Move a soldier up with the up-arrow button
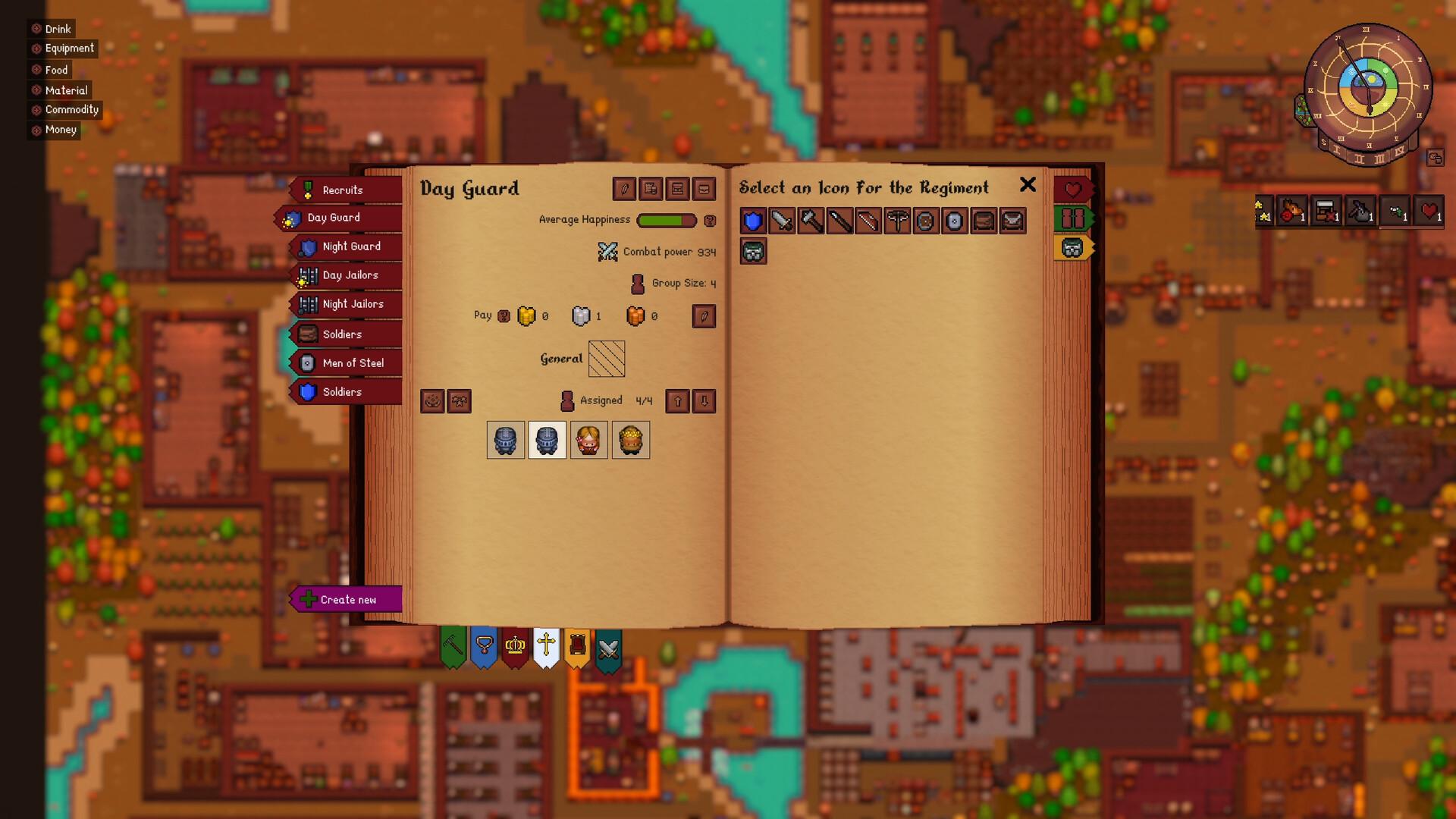Screen dimensions: 1456x819 click(676, 401)
